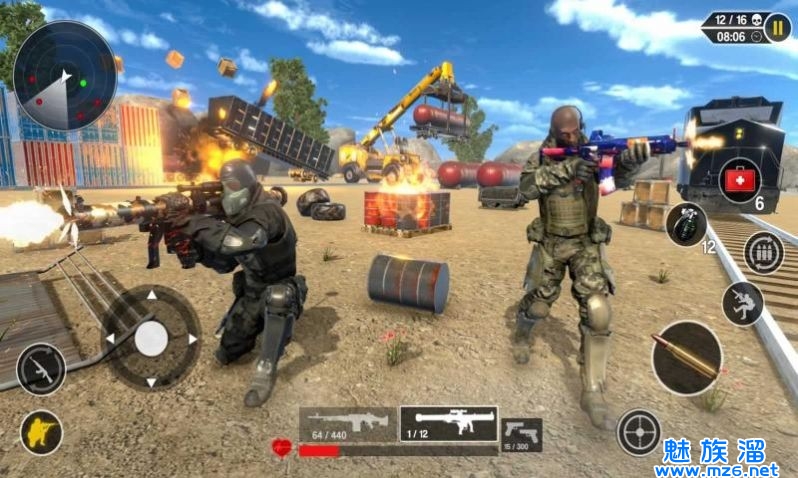Fire weapon with the bullet button
The height and width of the screenshot is (478, 798).
point(687,357)
